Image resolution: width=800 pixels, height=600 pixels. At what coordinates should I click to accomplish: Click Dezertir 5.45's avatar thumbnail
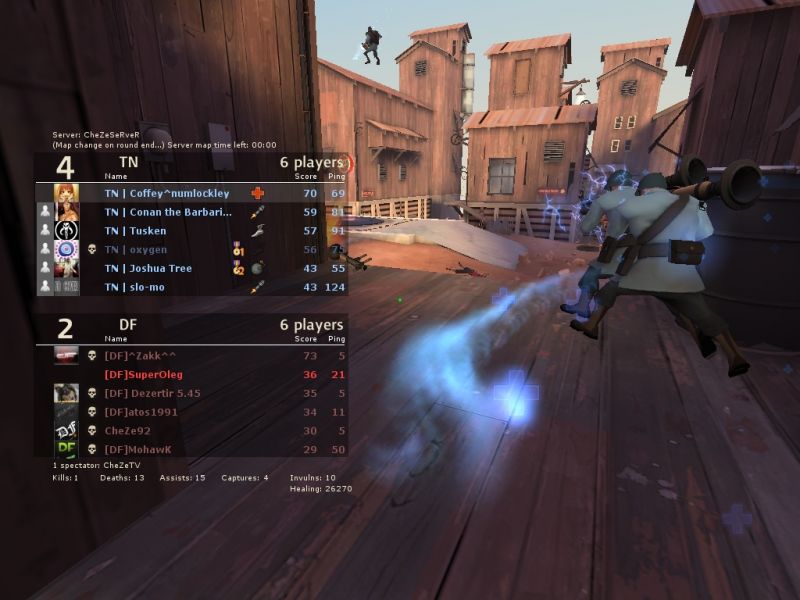67,393
